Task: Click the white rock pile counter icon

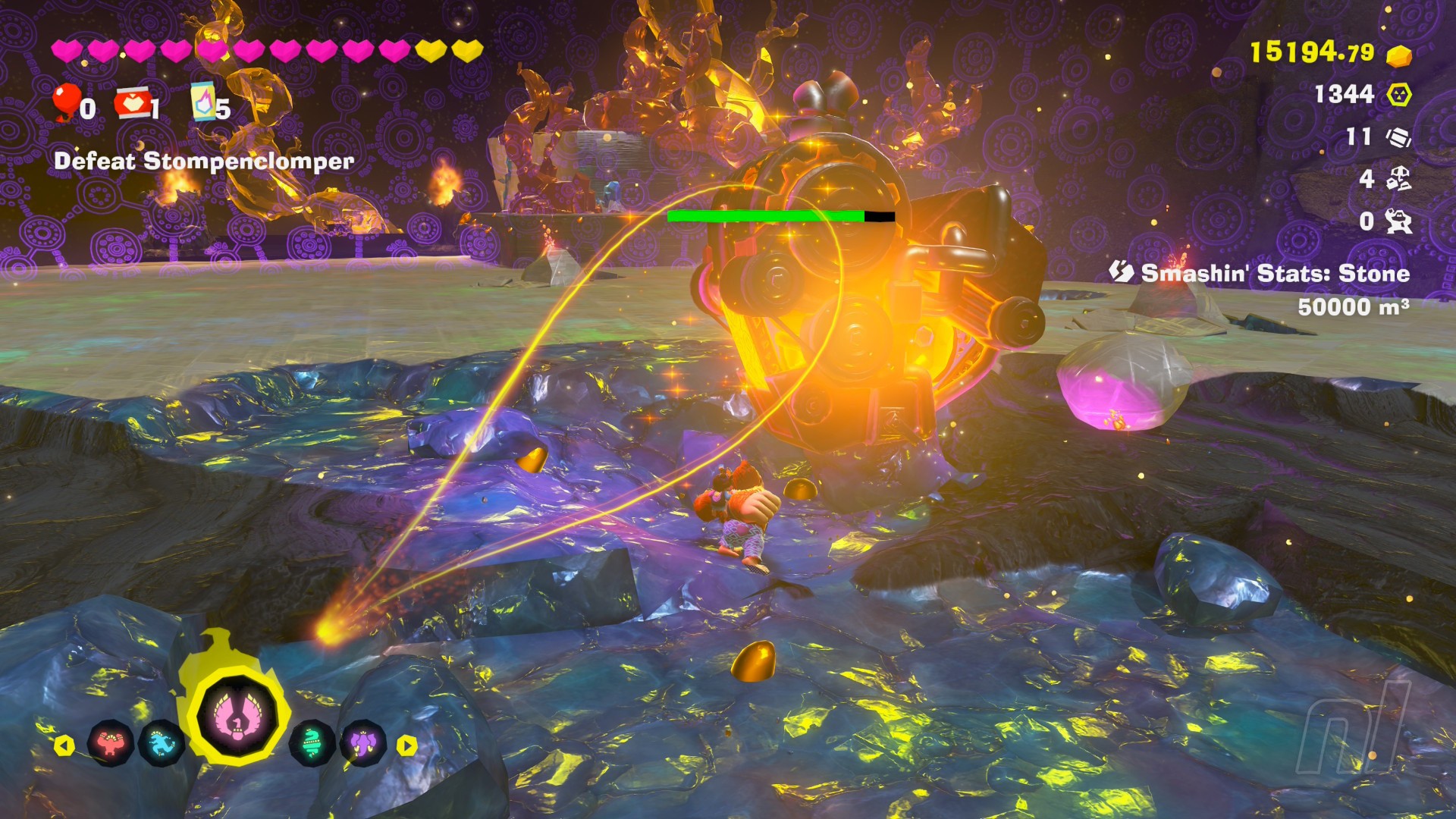Action: [x=1399, y=179]
